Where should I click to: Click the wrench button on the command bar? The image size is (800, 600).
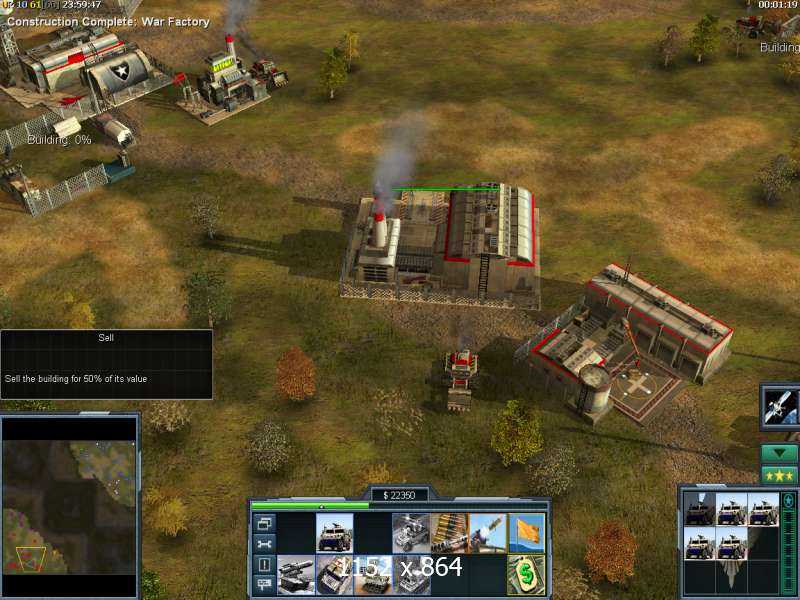point(264,544)
